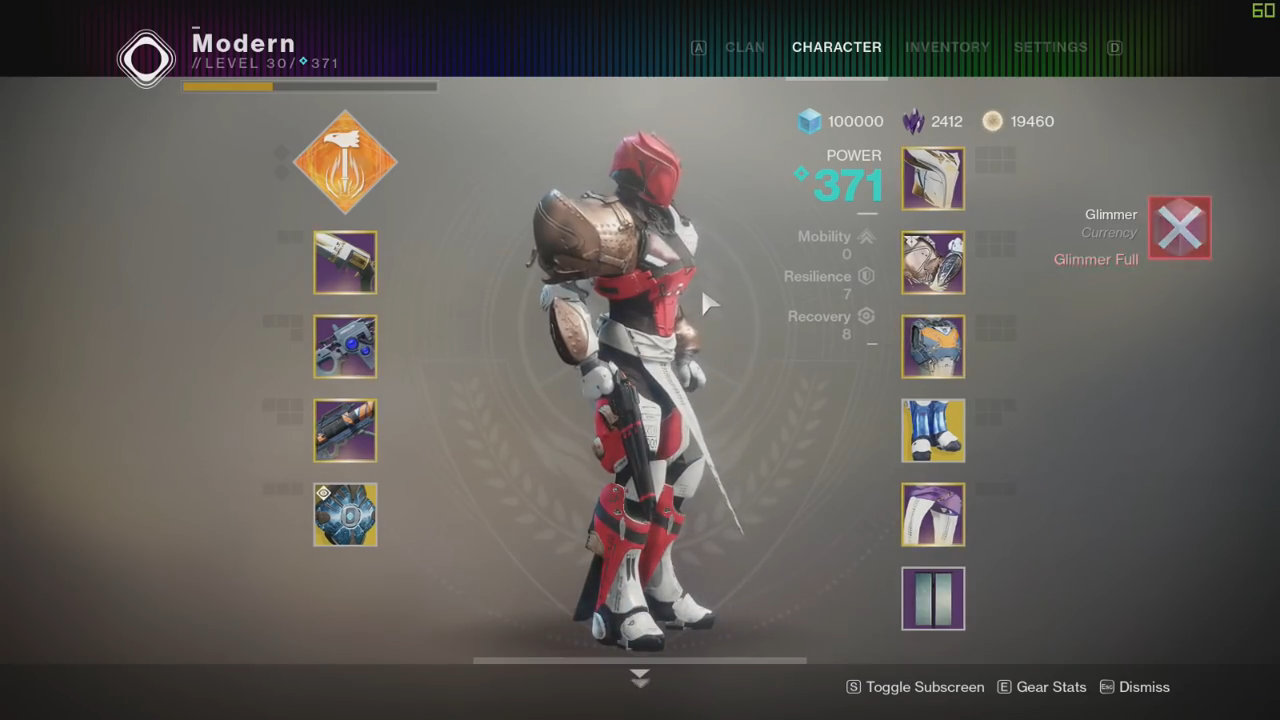Screen dimensions: 1280x720
Task: Open the Character tab
Action: [x=836, y=47]
